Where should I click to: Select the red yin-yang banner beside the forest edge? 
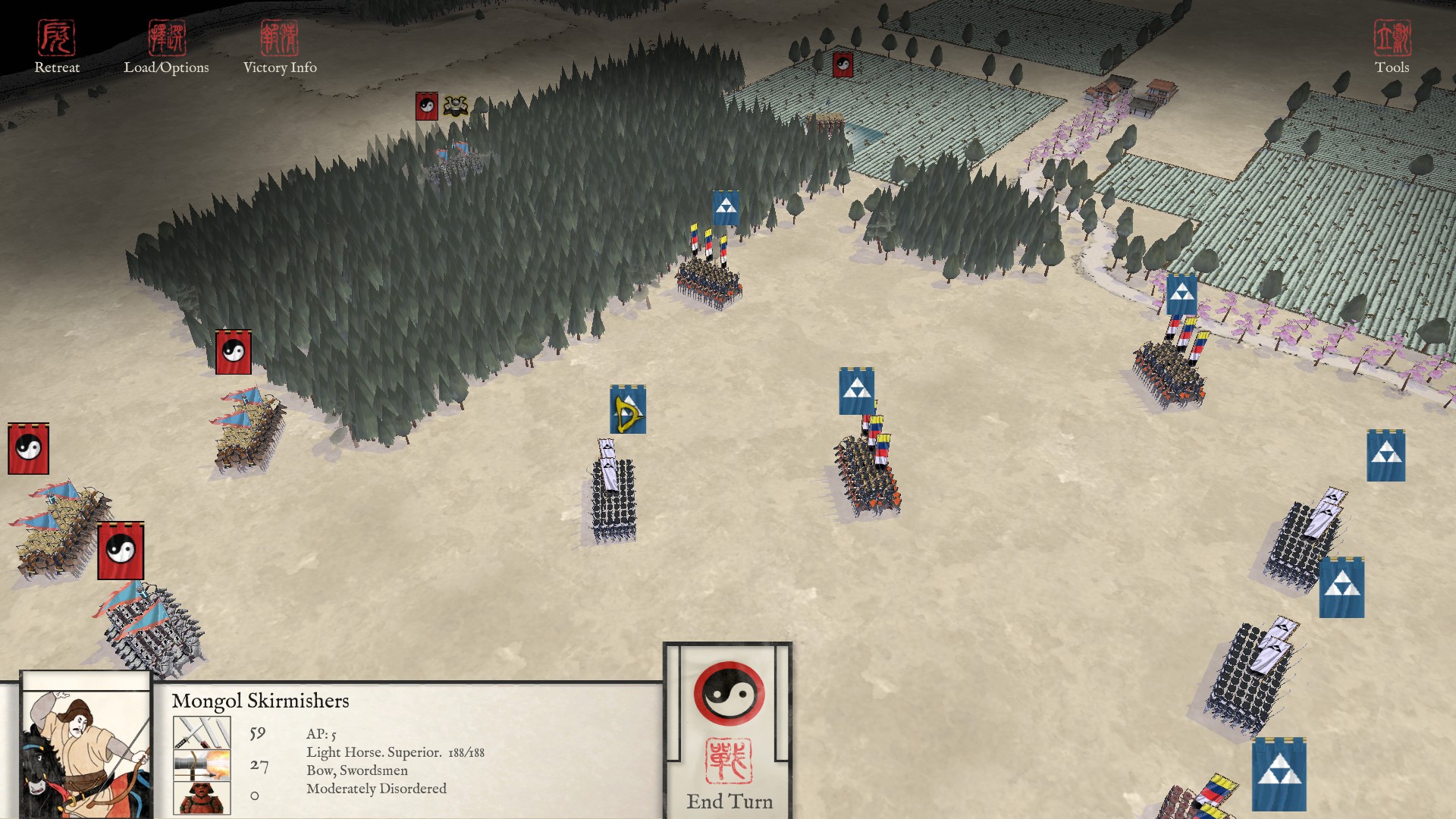click(x=233, y=351)
